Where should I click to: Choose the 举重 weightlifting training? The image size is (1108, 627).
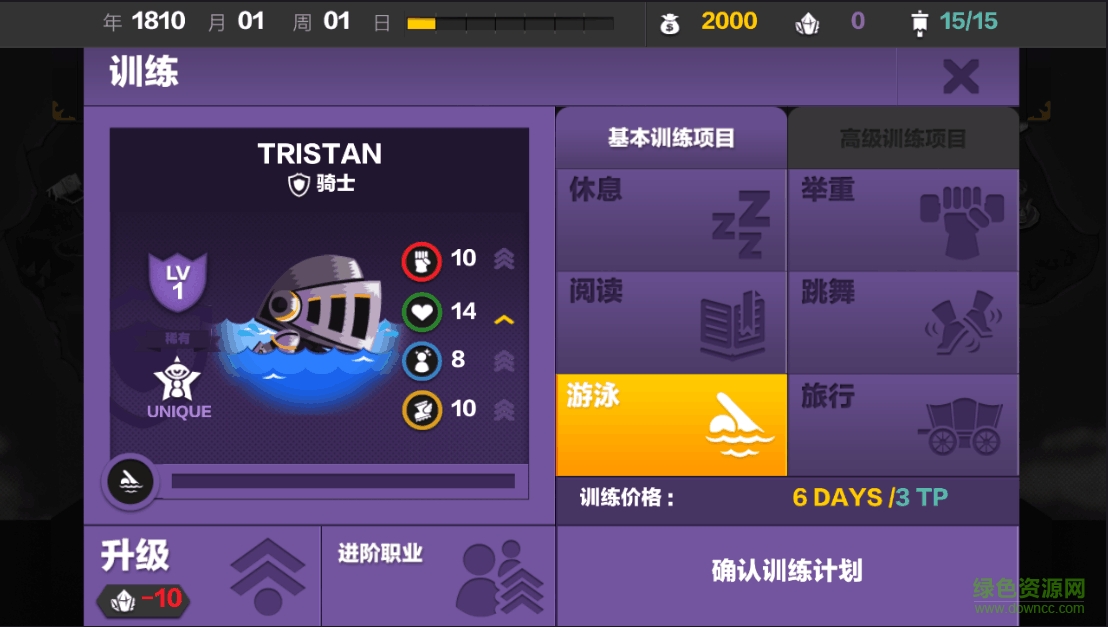[903, 220]
